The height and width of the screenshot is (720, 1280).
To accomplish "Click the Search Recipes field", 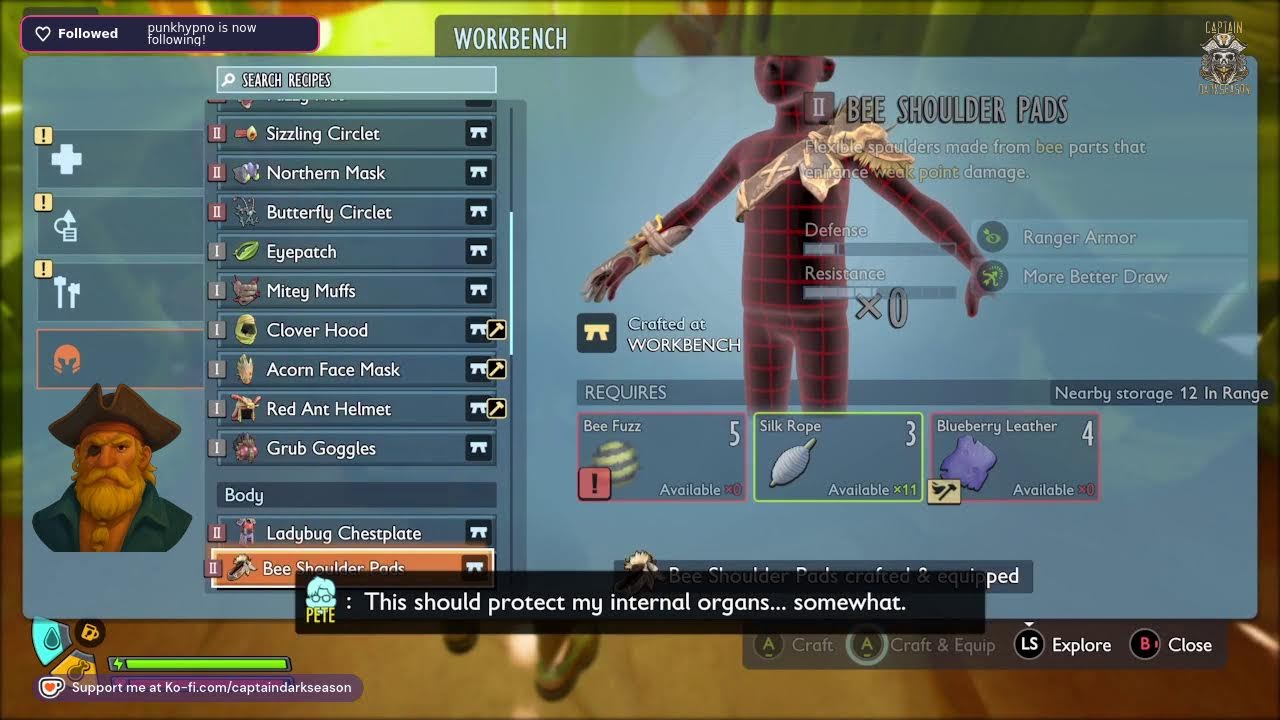I will coord(356,80).
